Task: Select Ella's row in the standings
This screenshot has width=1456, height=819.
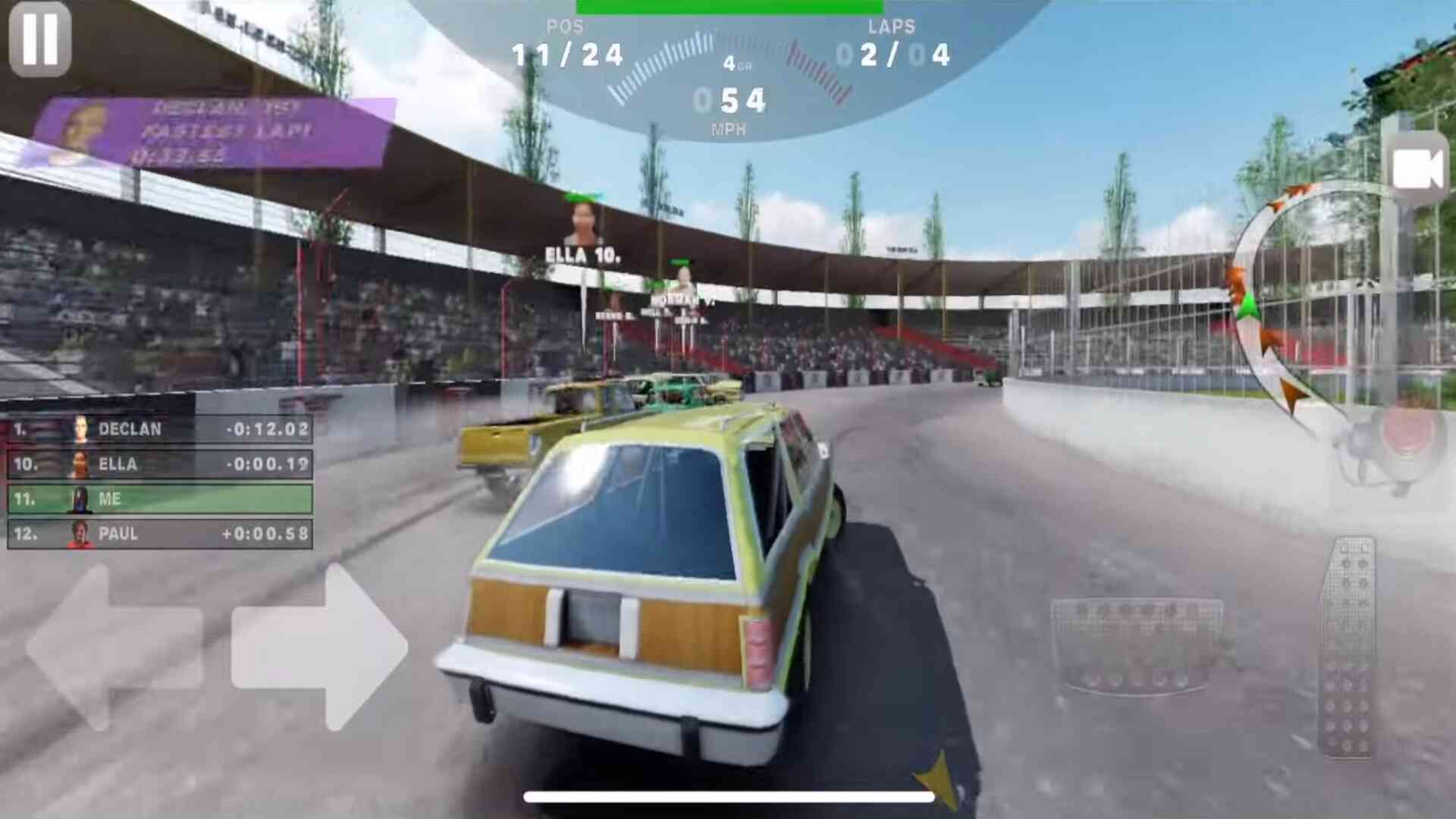Action: coord(159,464)
